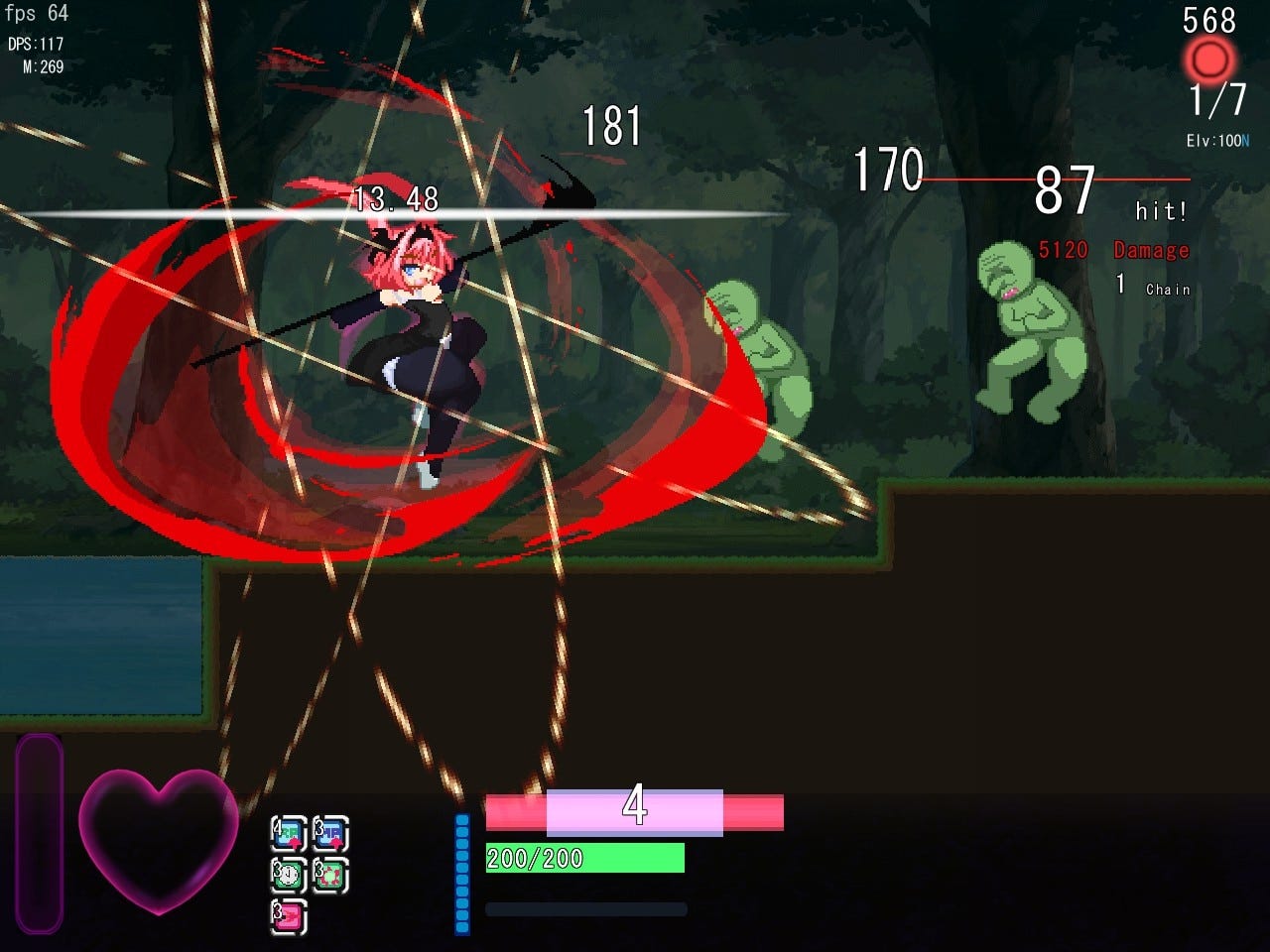Select the purple heart health icon
The width and height of the screenshot is (1270, 952).
(x=159, y=841)
